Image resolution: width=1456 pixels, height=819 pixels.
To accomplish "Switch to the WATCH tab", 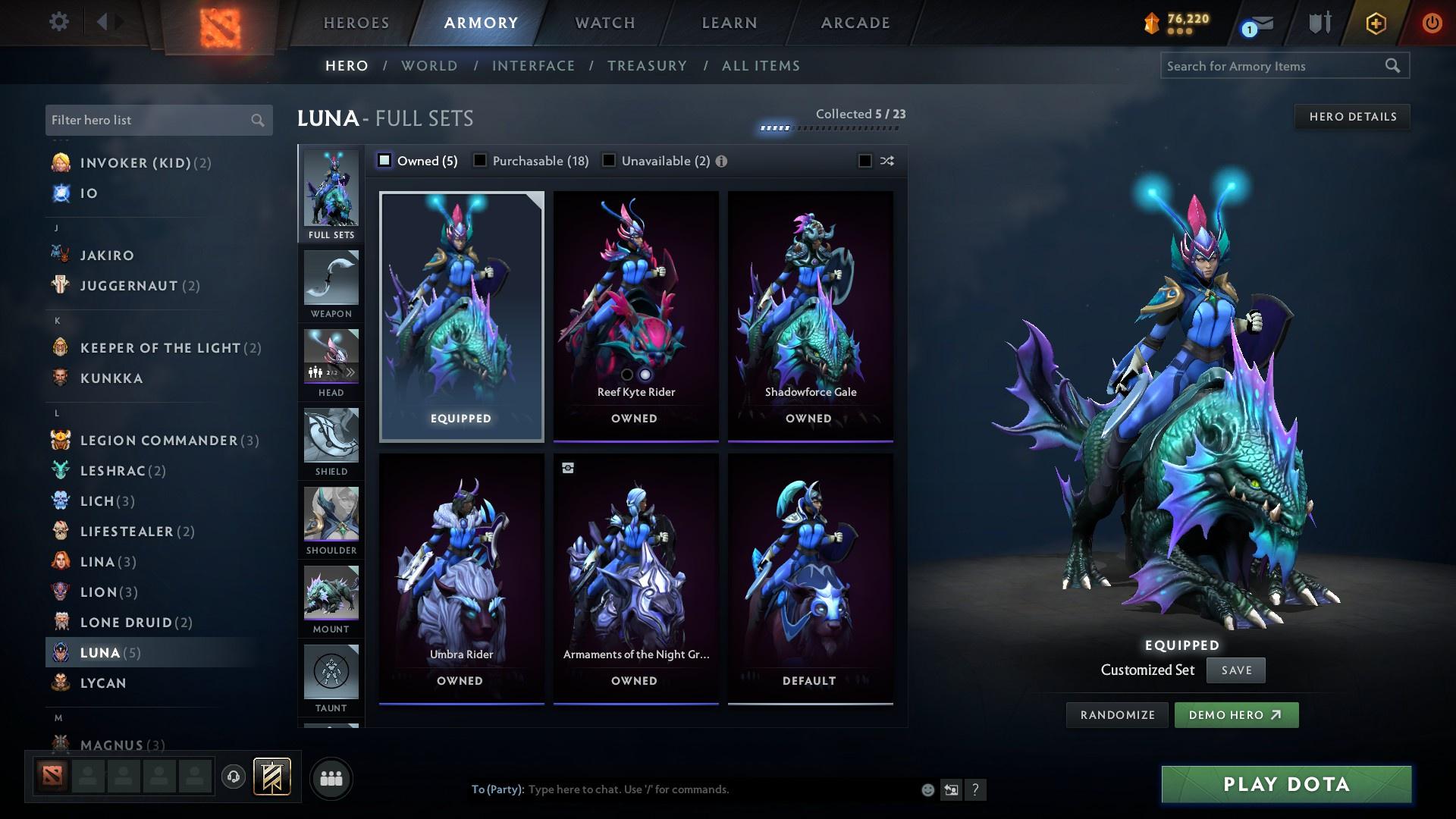I will [603, 23].
